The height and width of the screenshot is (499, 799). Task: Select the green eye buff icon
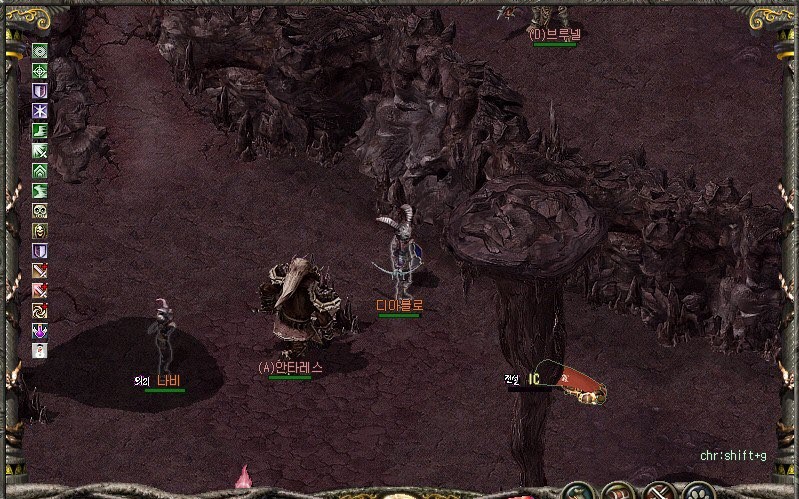[x=40, y=51]
